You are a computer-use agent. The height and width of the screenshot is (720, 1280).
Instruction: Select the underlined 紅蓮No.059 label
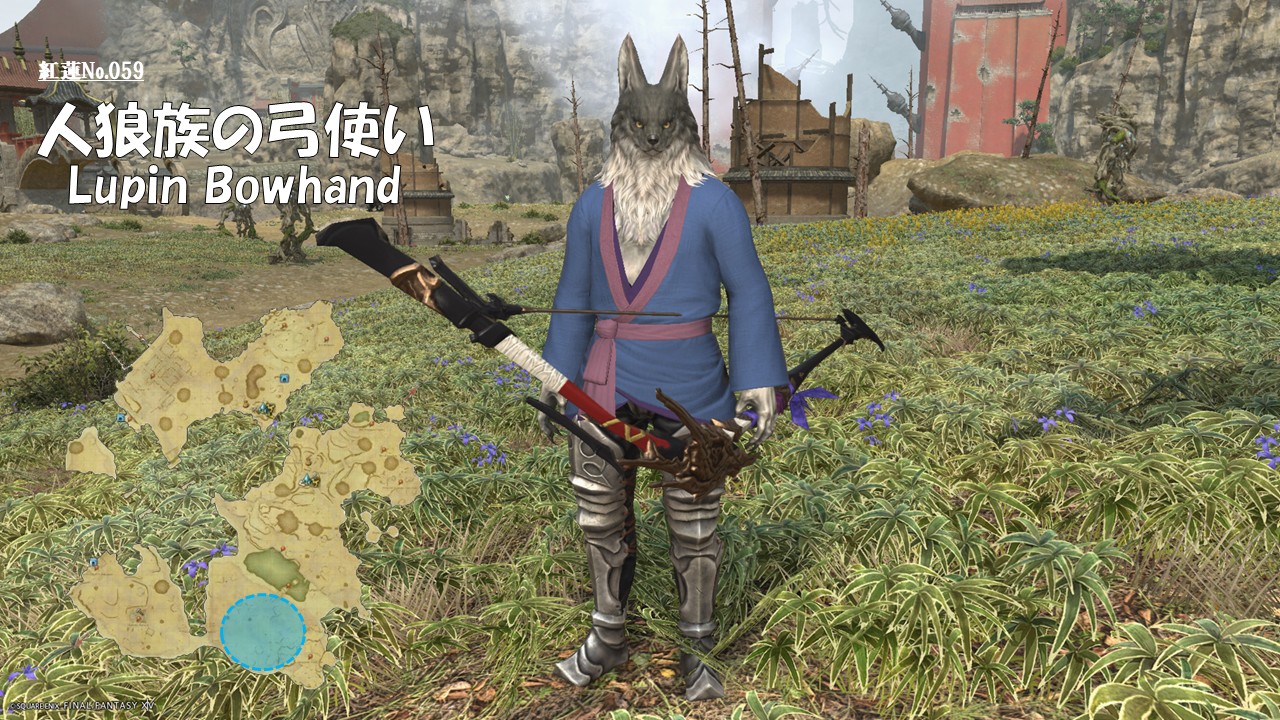pos(91,71)
